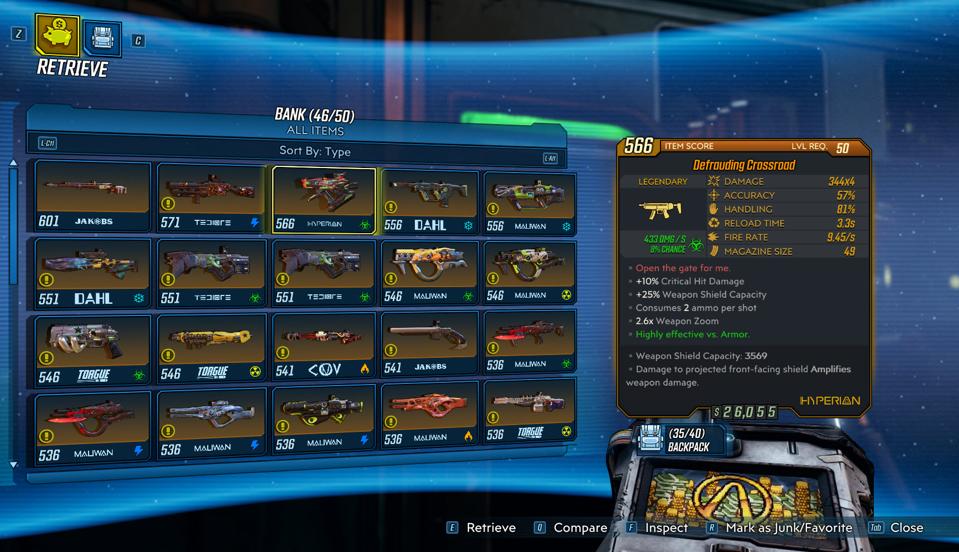Image resolution: width=959 pixels, height=552 pixels.
Task: Choose the 551 Dahl weapon
Action: (x=93, y=272)
